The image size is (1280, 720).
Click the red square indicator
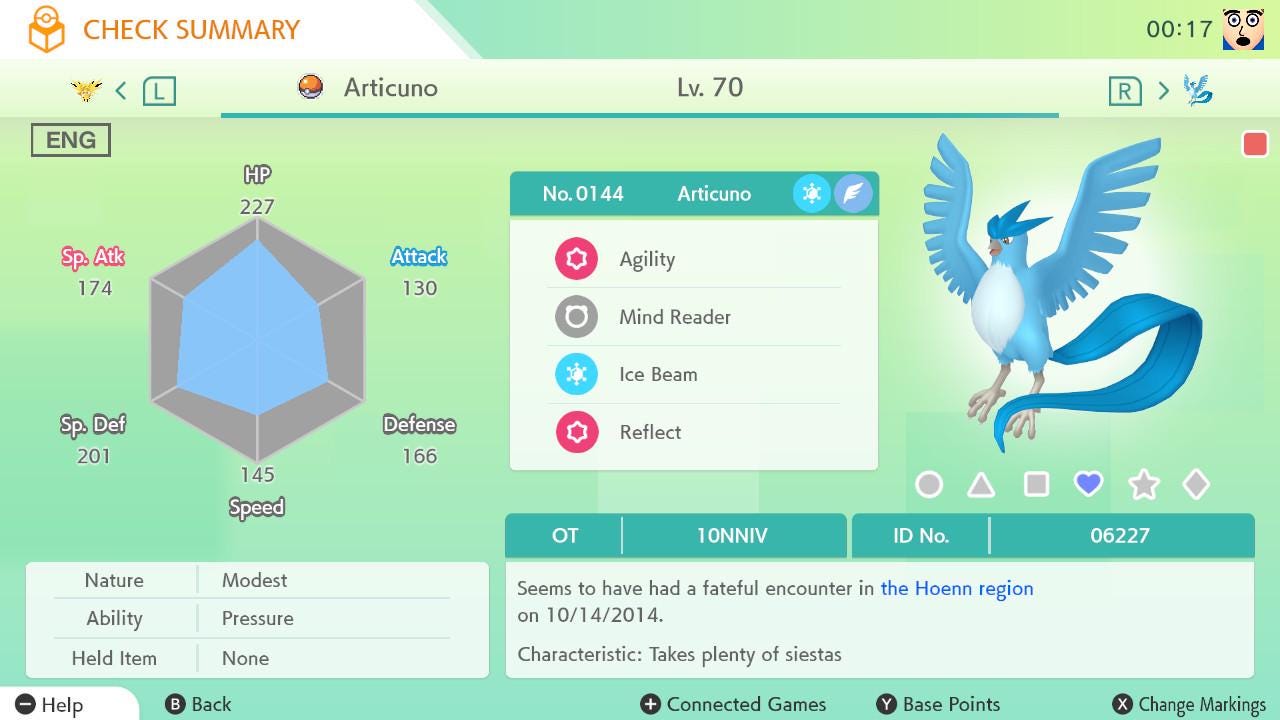click(x=1254, y=145)
